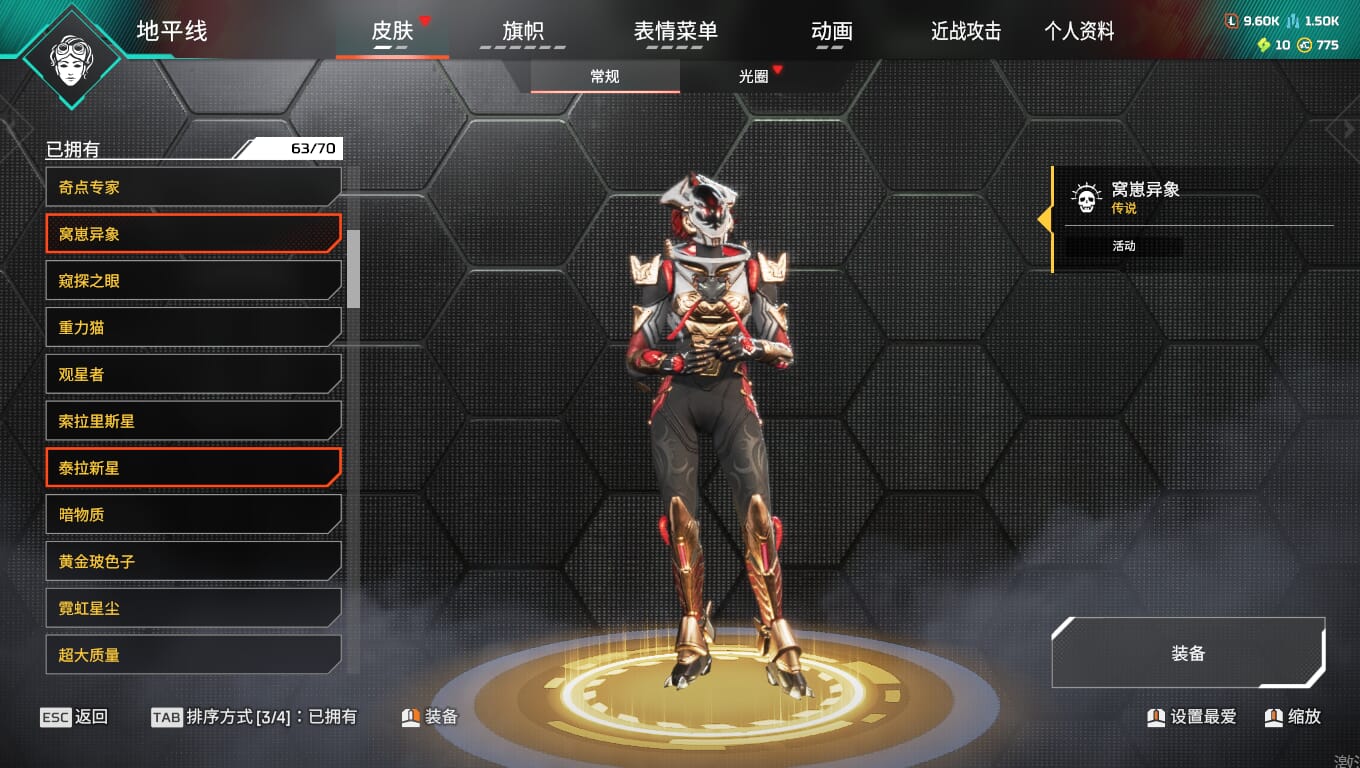Select the 表情菜单 tab
This screenshot has height=768, width=1360.
[675, 31]
